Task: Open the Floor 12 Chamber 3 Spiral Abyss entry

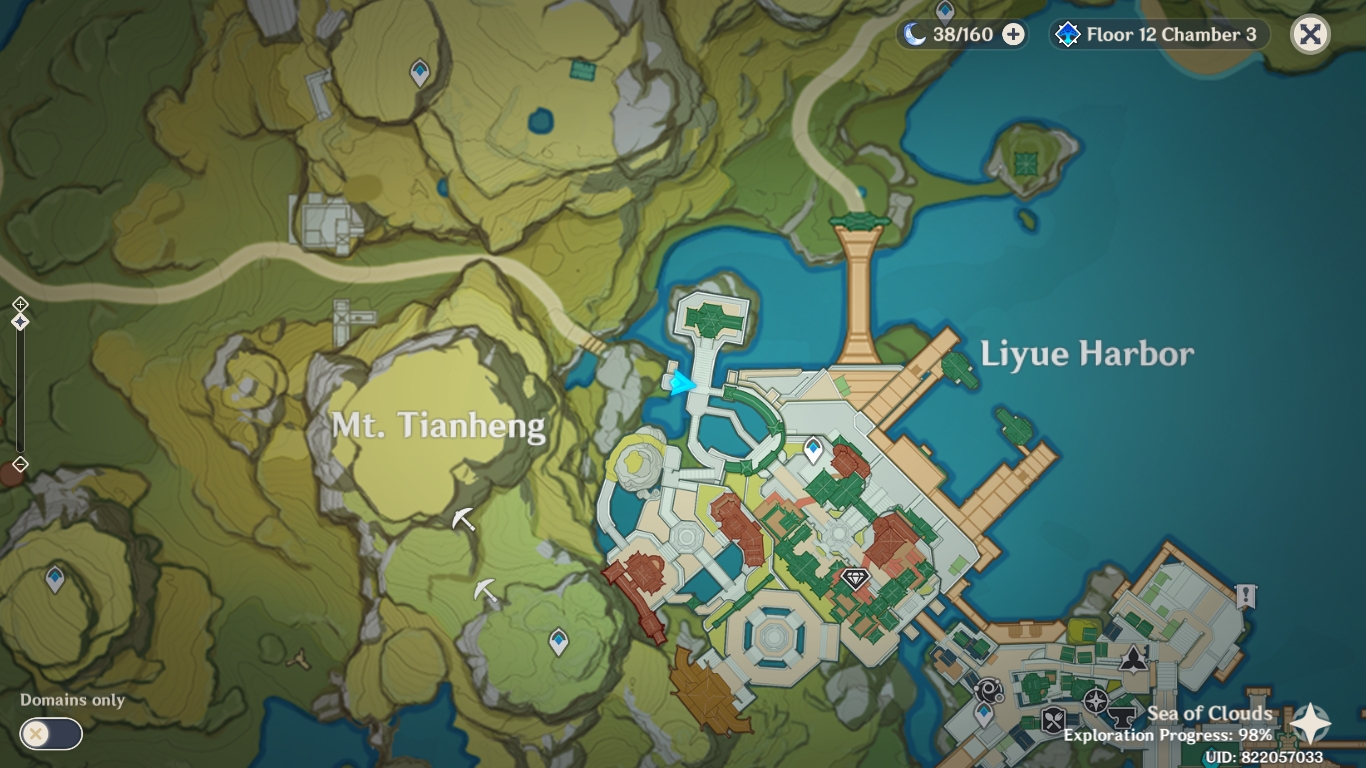Action: coord(1158,33)
